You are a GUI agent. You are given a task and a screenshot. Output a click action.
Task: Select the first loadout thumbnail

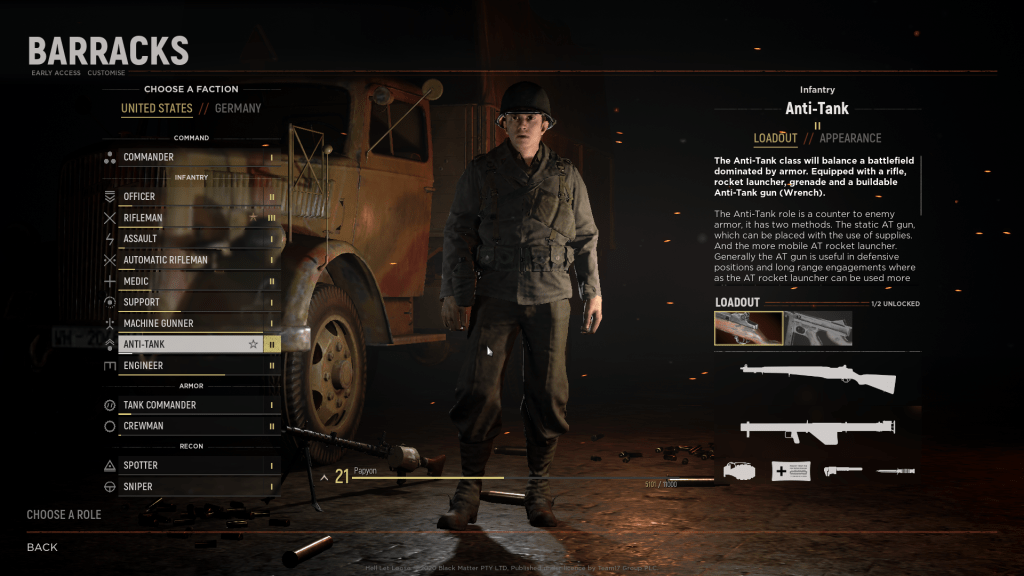(x=749, y=328)
